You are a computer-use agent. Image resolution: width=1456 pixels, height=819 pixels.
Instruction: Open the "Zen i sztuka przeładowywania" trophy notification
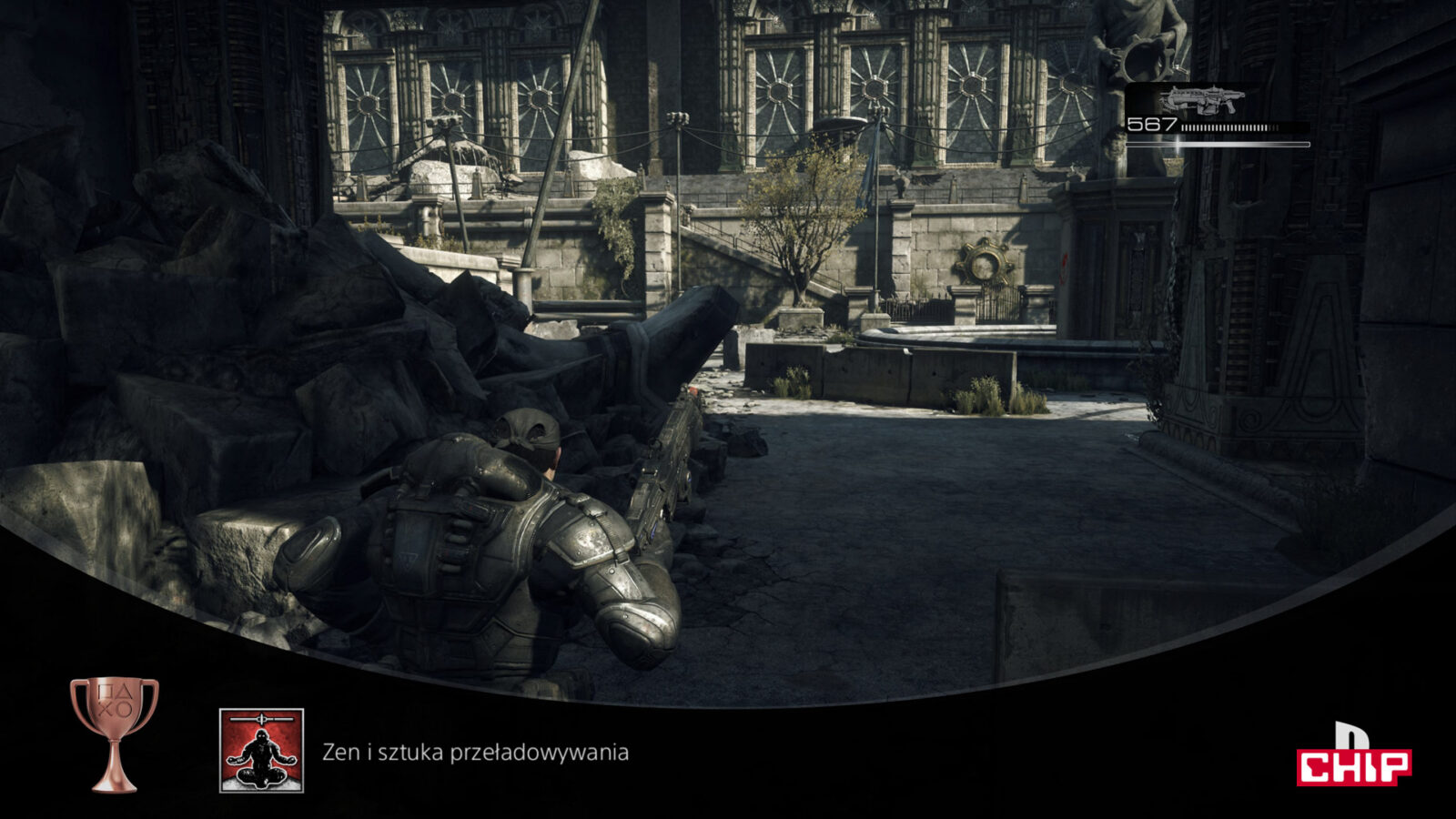tap(475, 753)
